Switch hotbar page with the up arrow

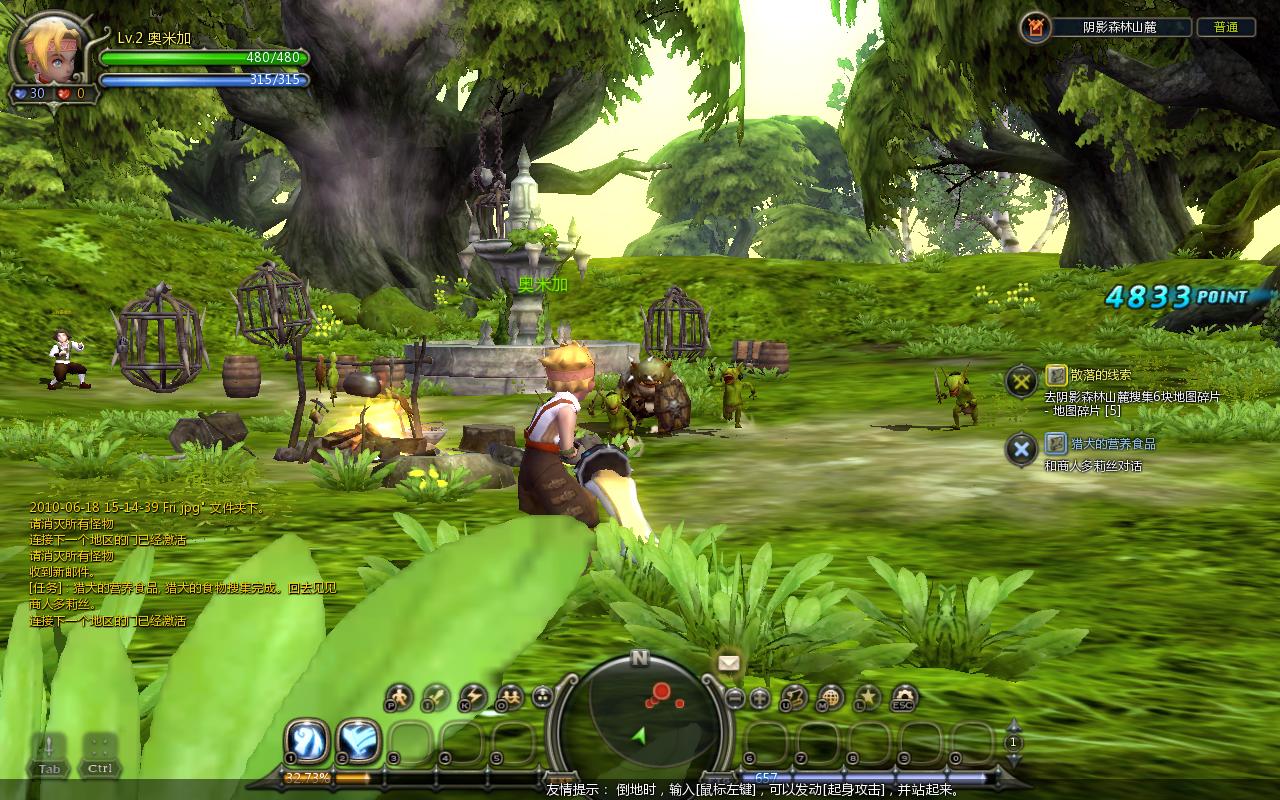click(1013, 726)
